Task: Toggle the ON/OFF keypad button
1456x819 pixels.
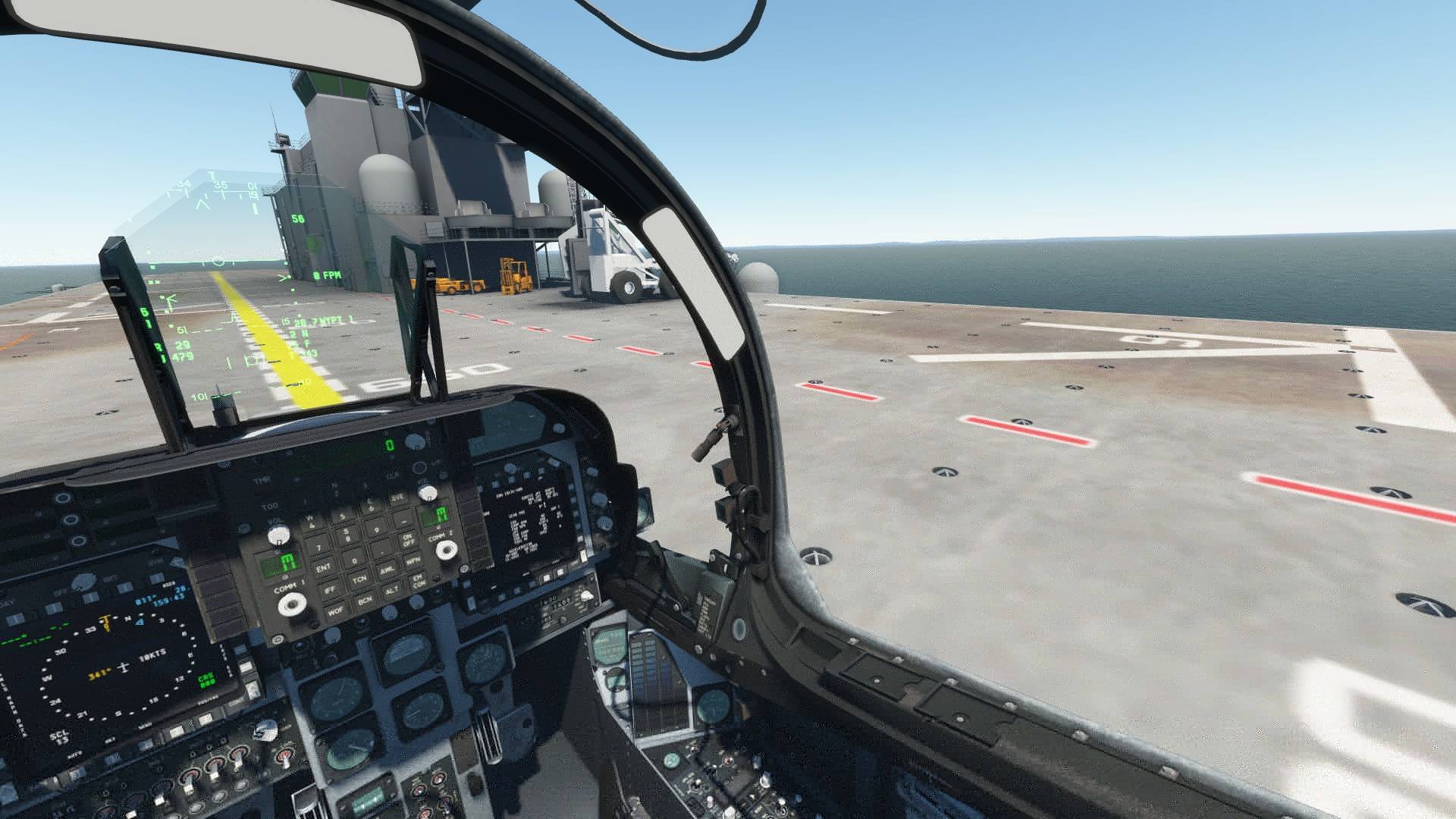Action: click(x=408, y=539)
